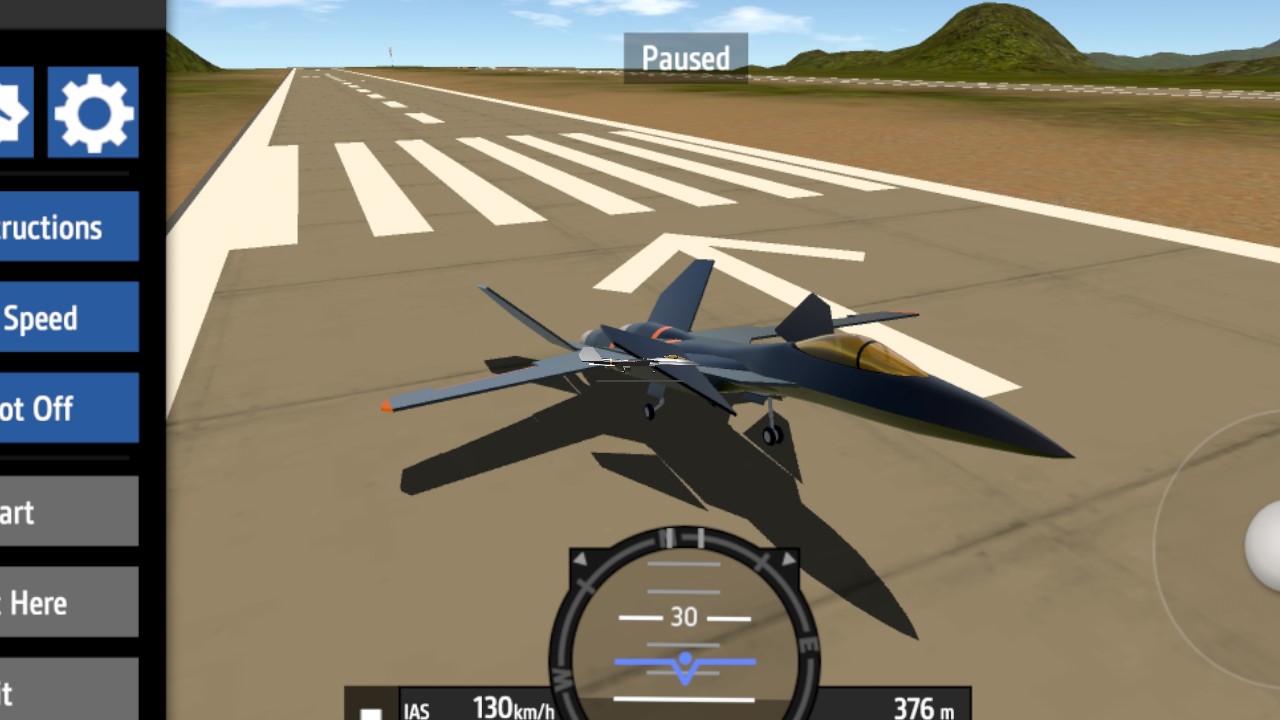This screenshot has height=720, width=1280.
Task: Open the Instructions menu entry
Action: (x=68, y=227)
